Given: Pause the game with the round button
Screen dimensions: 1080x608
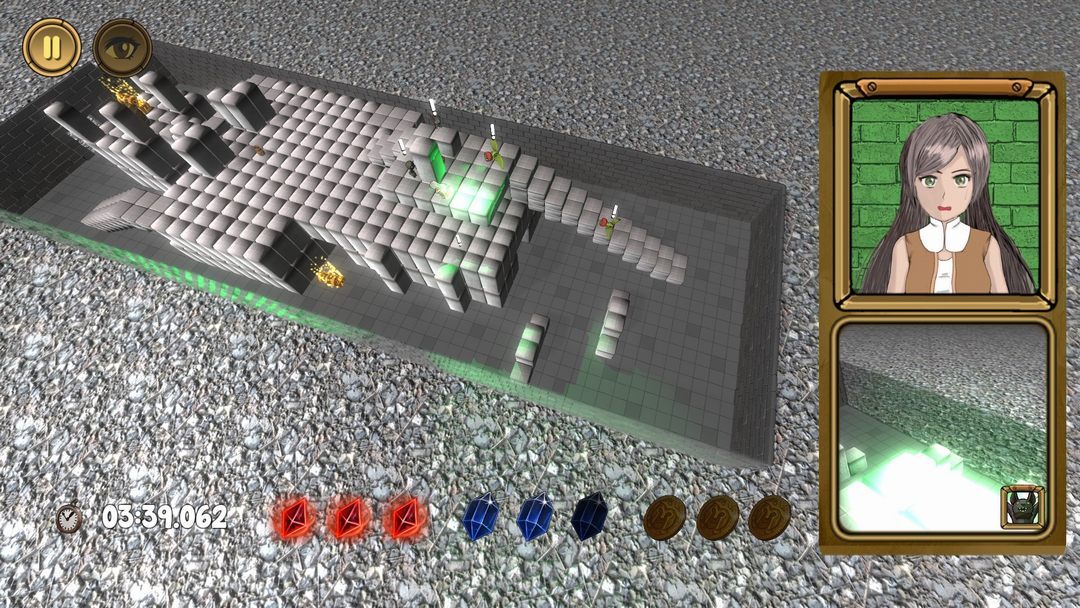Looking at the screenshot, I should point(52,47).
